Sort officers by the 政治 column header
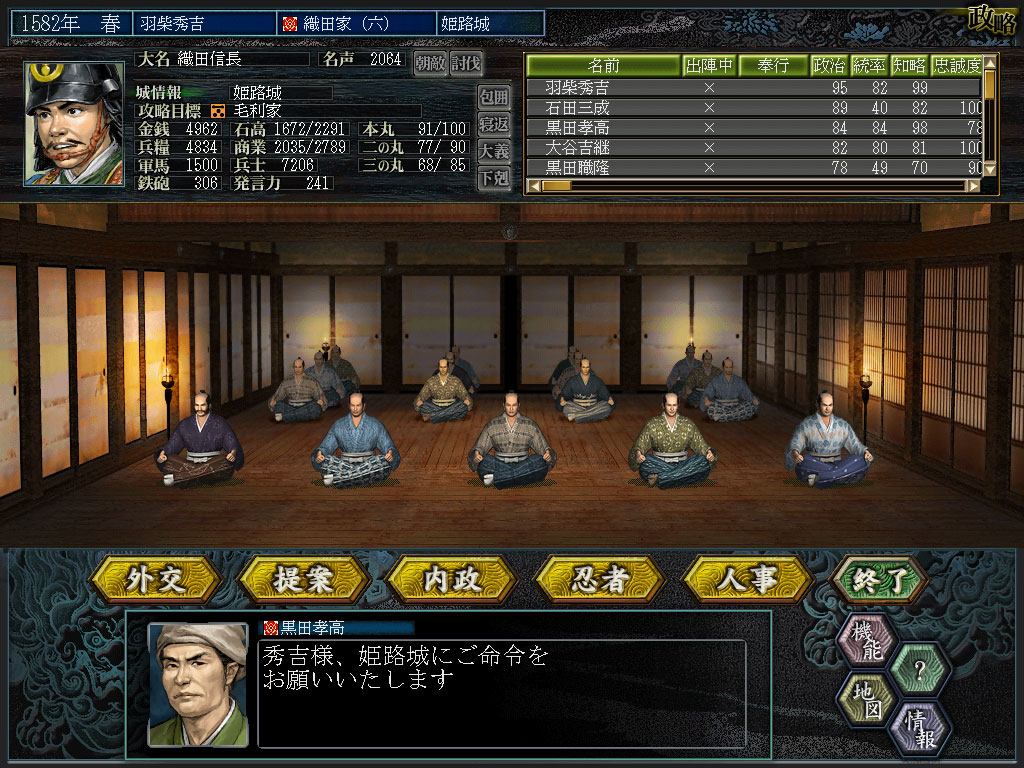The image size is (1024, 768). click(829, 66)
